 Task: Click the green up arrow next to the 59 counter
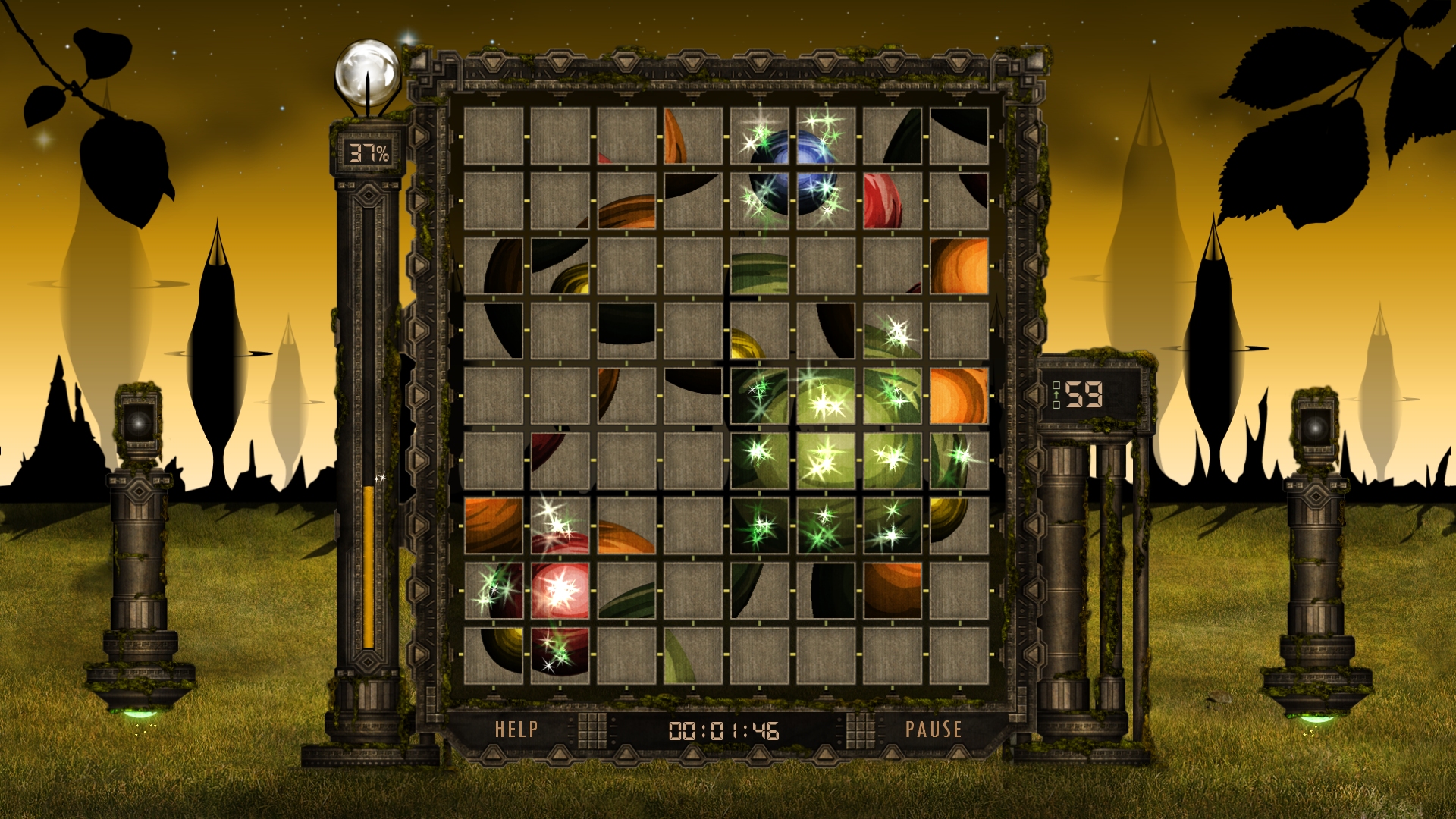(1056, 395)
